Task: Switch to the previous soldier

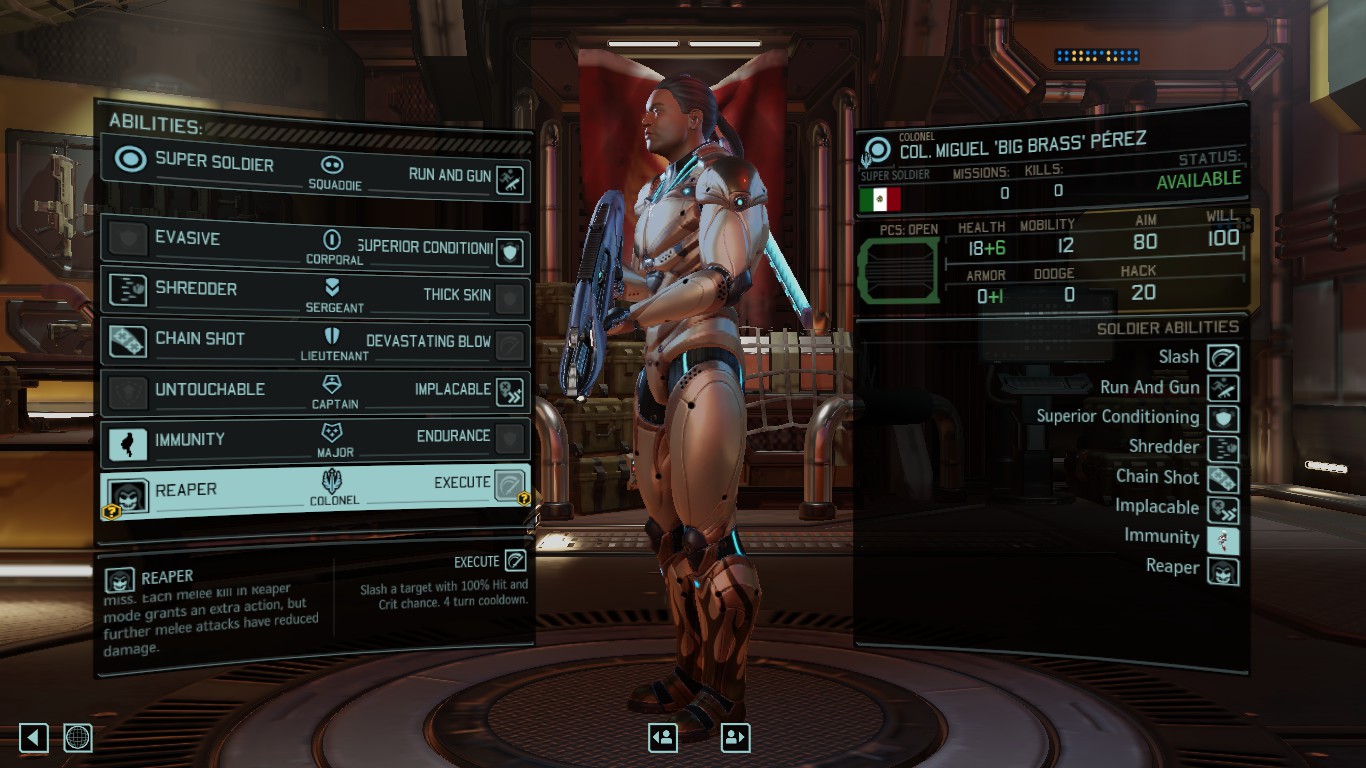Action: click(x=663, y=738)
